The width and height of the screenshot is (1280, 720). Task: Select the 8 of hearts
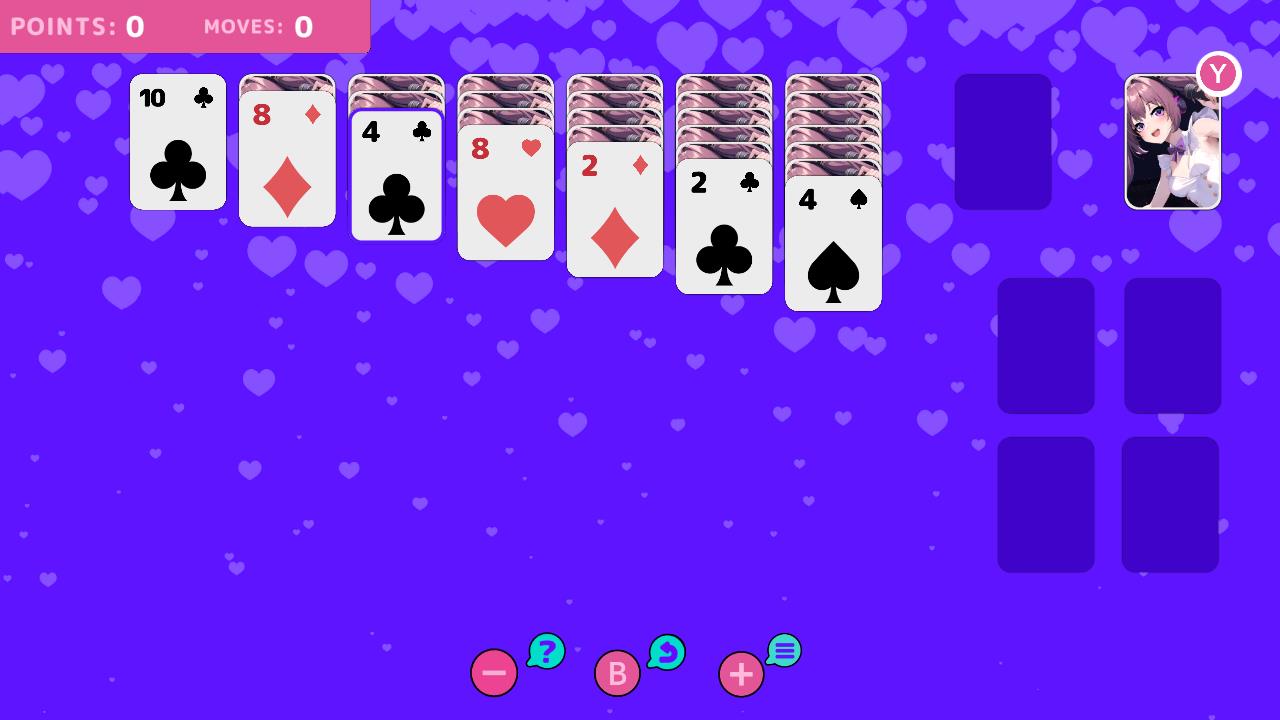505,195
